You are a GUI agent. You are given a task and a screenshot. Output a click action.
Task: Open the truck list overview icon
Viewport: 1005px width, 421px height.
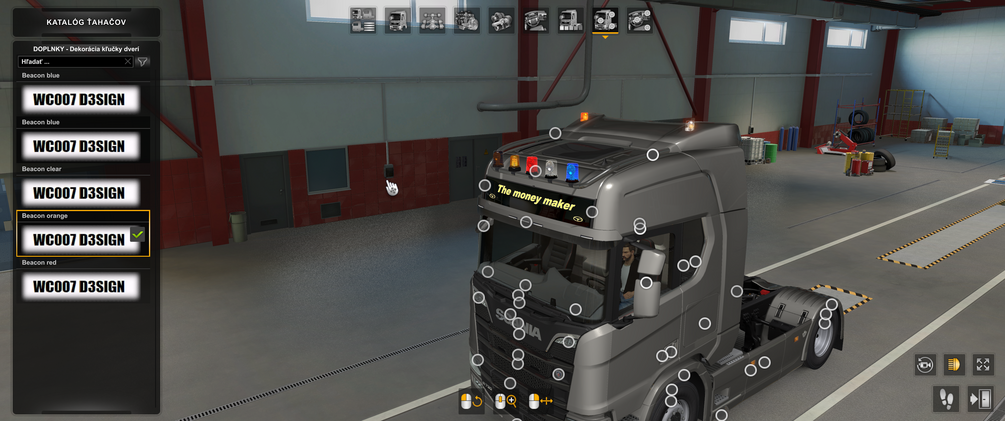[x=363, y=20]
